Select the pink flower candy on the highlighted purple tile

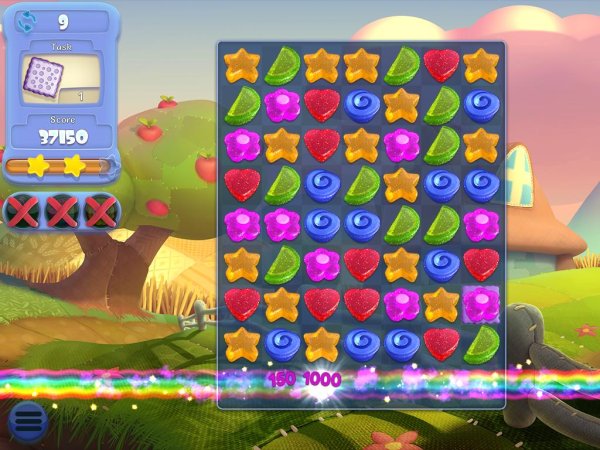481,304
